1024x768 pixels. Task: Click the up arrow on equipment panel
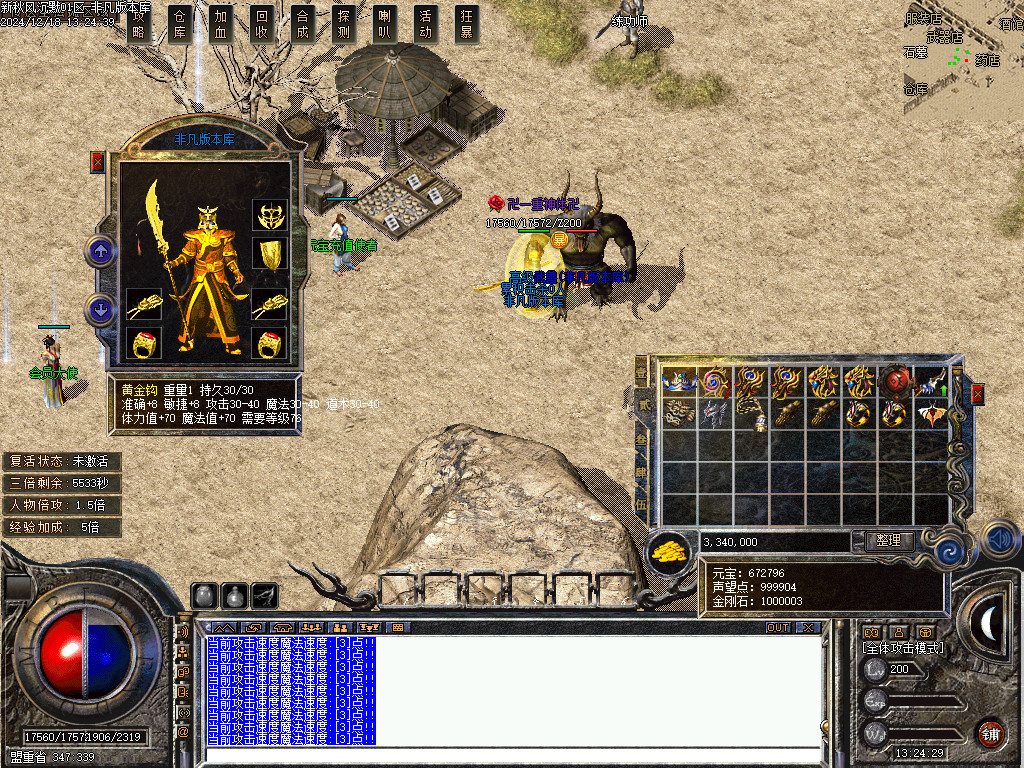(101, 251)
